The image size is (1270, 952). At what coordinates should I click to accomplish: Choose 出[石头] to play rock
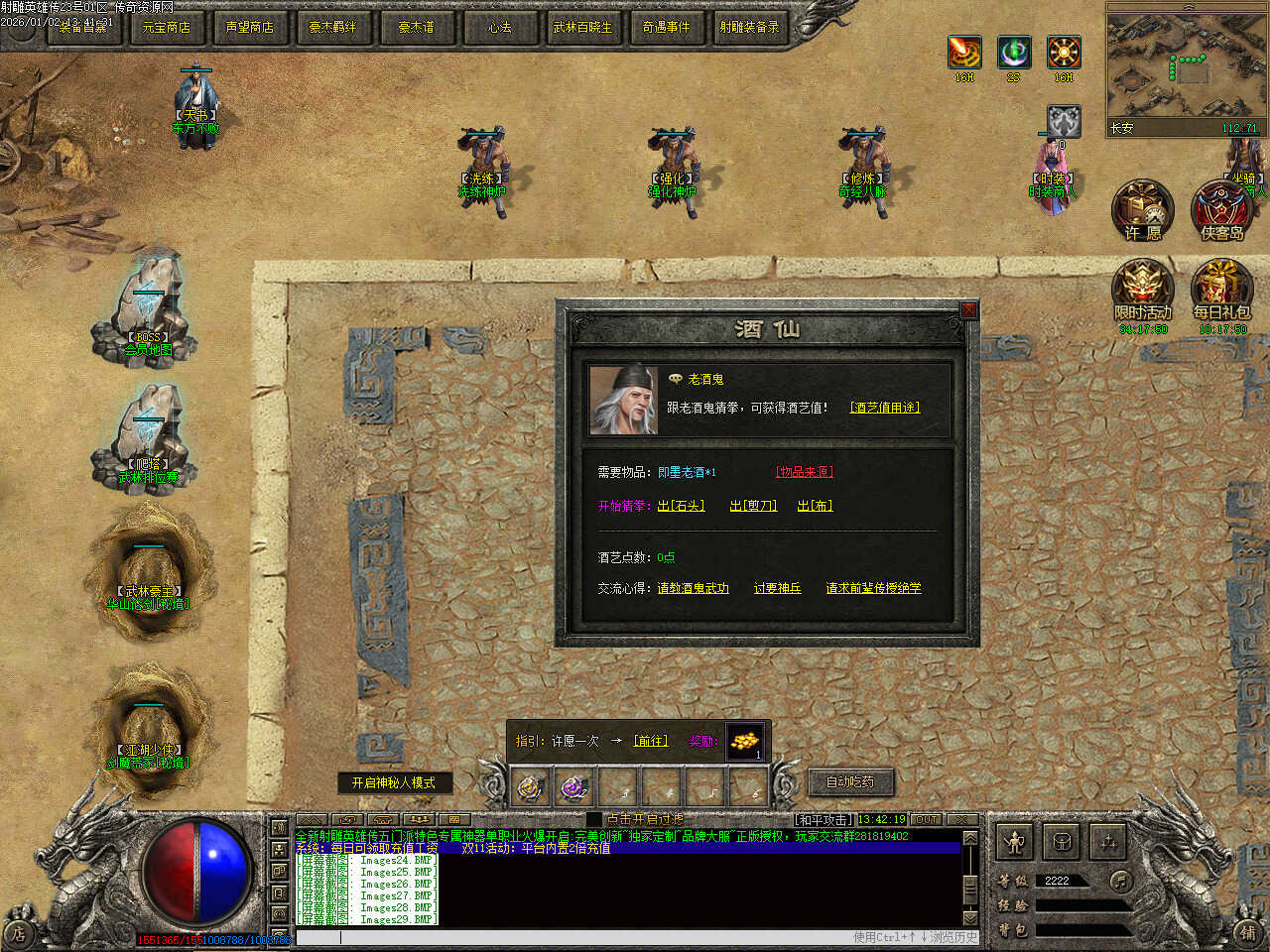[x=681, y=506]
